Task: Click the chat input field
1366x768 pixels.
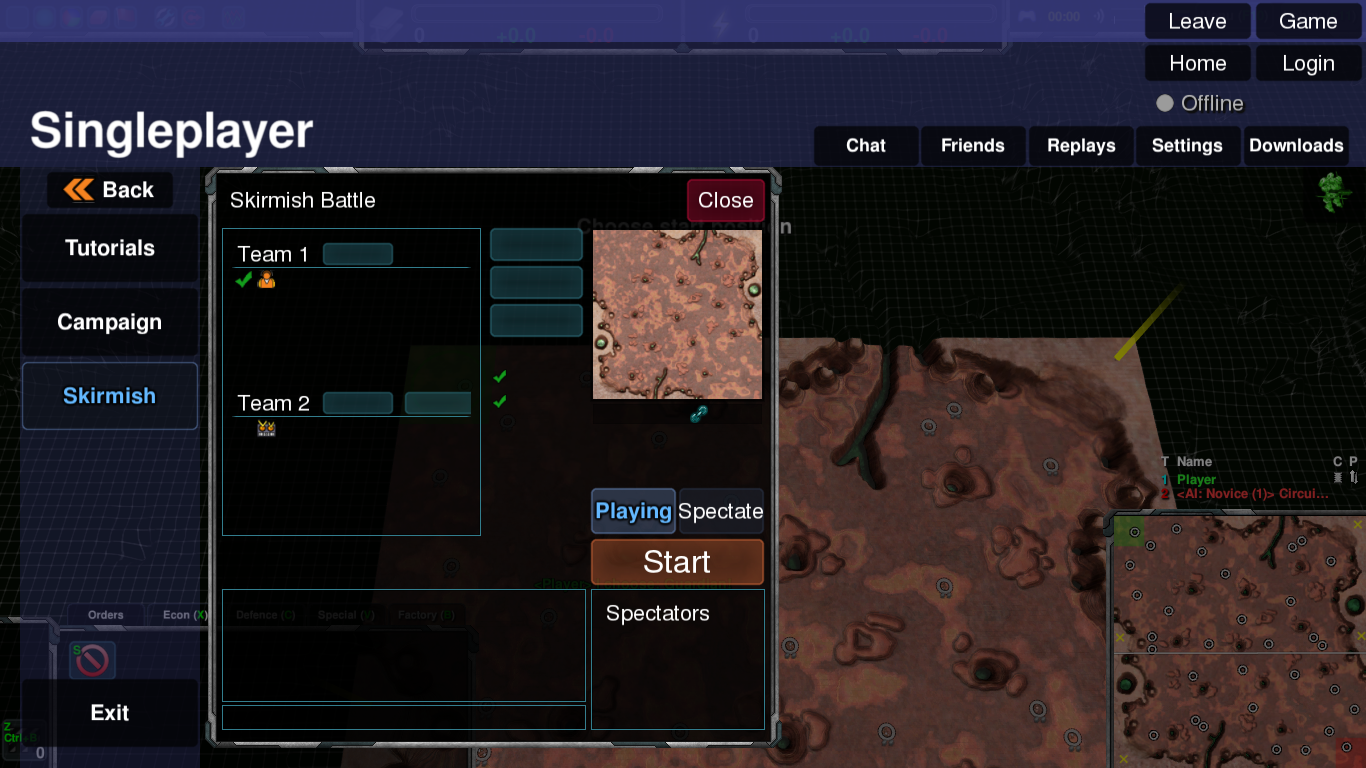Action: [403, 717]
